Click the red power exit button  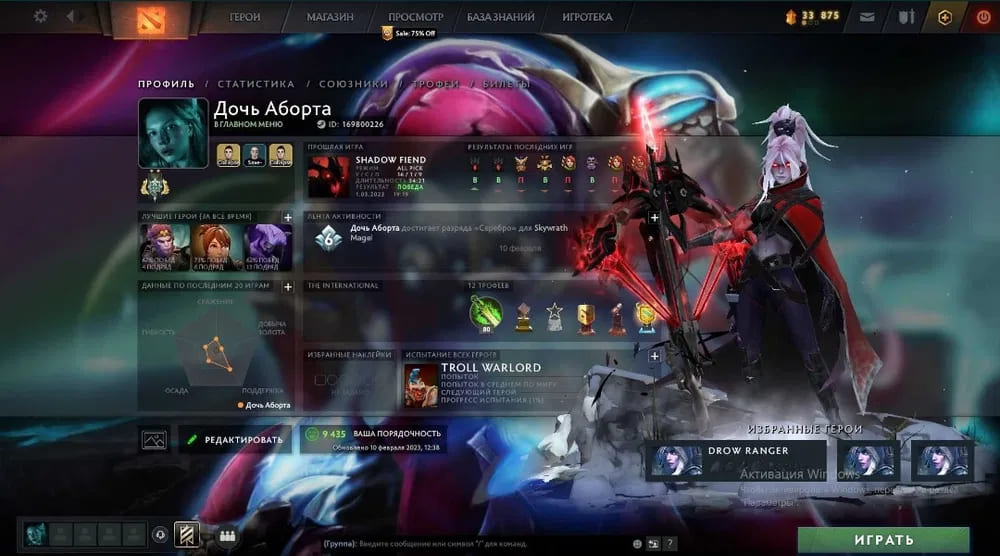(x=980, y=17)
